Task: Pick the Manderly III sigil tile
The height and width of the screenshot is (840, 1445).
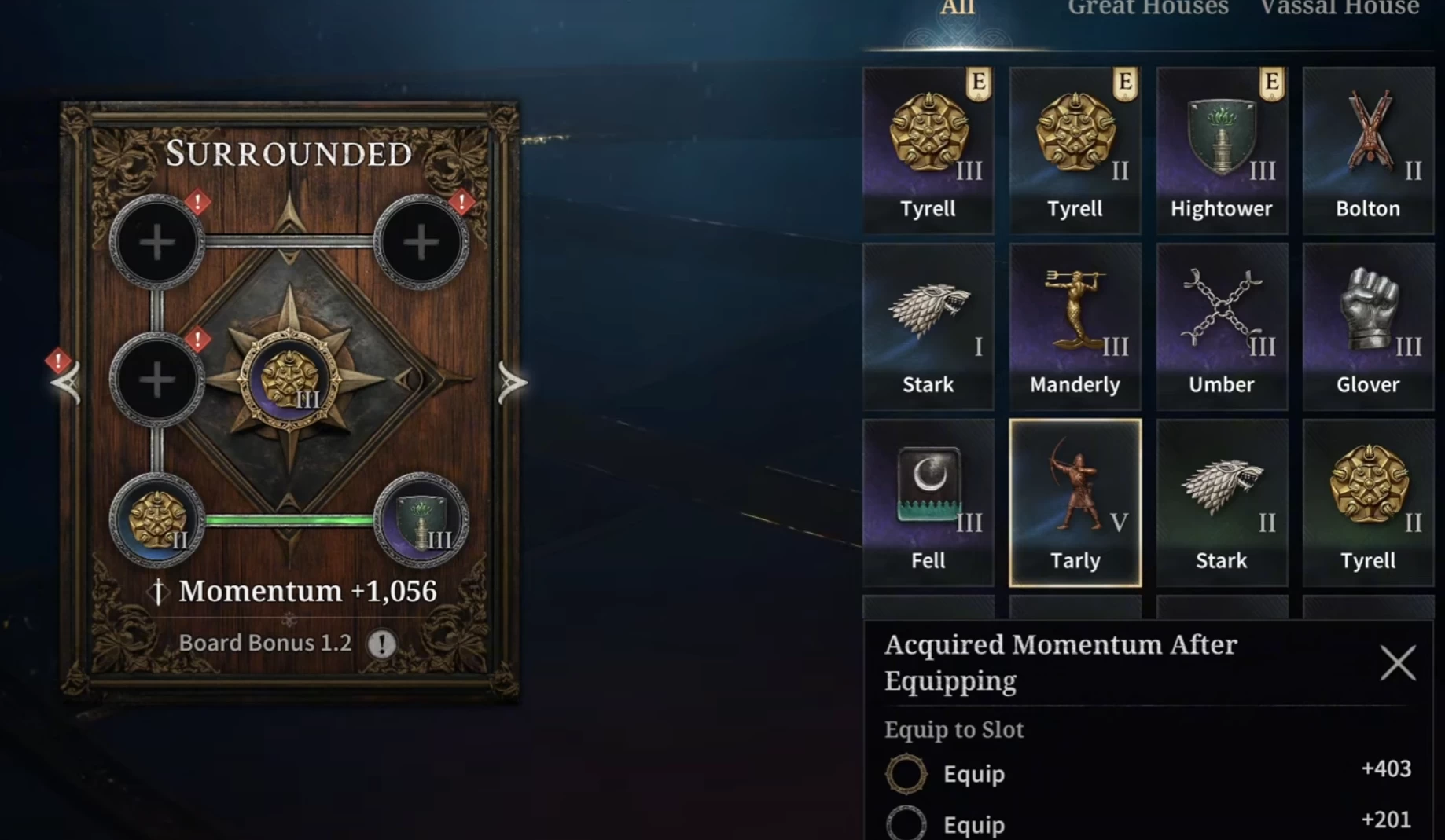Action: click(1075, 326)
